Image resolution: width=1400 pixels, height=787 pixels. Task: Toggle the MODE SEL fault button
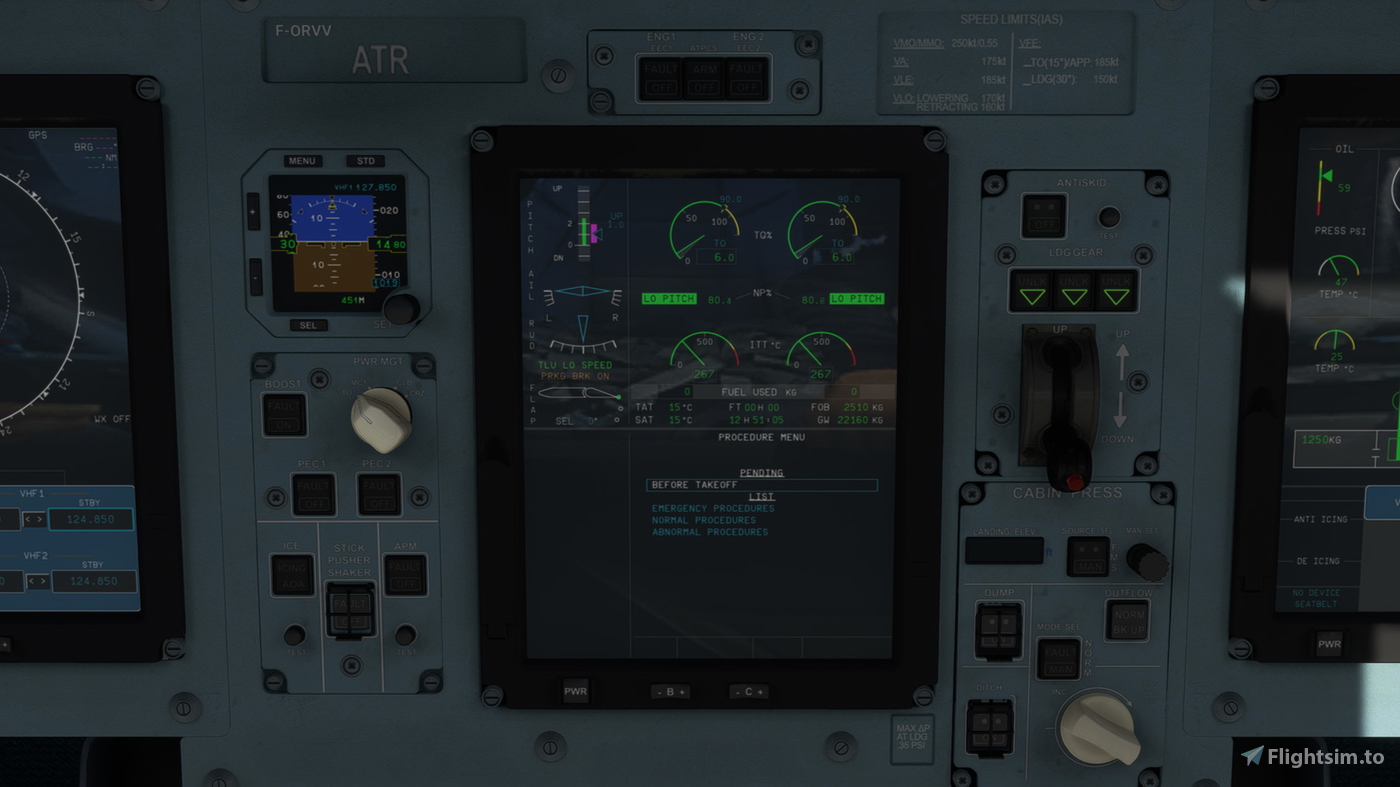pos(1057,657)
